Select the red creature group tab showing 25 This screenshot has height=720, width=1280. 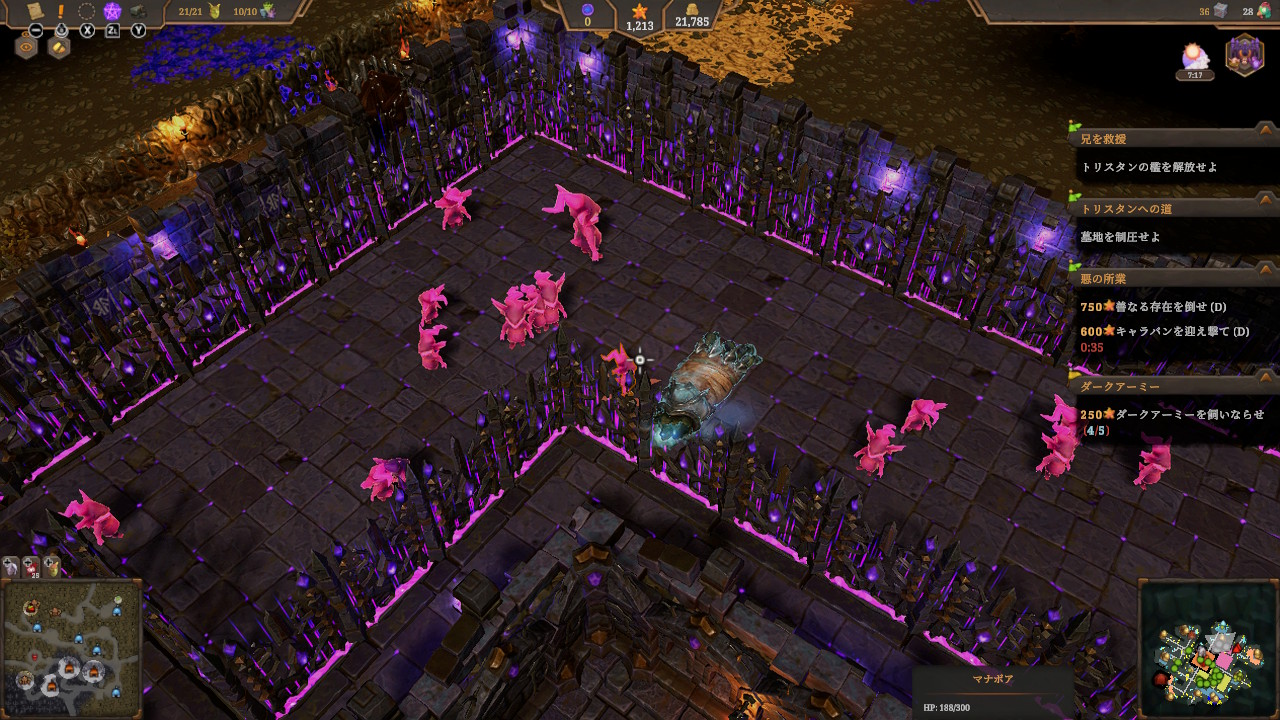point(31,567)
